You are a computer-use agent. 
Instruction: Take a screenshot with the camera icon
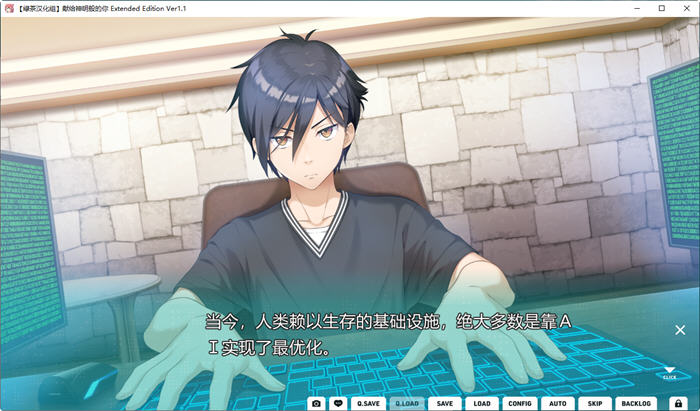[317, 403]
